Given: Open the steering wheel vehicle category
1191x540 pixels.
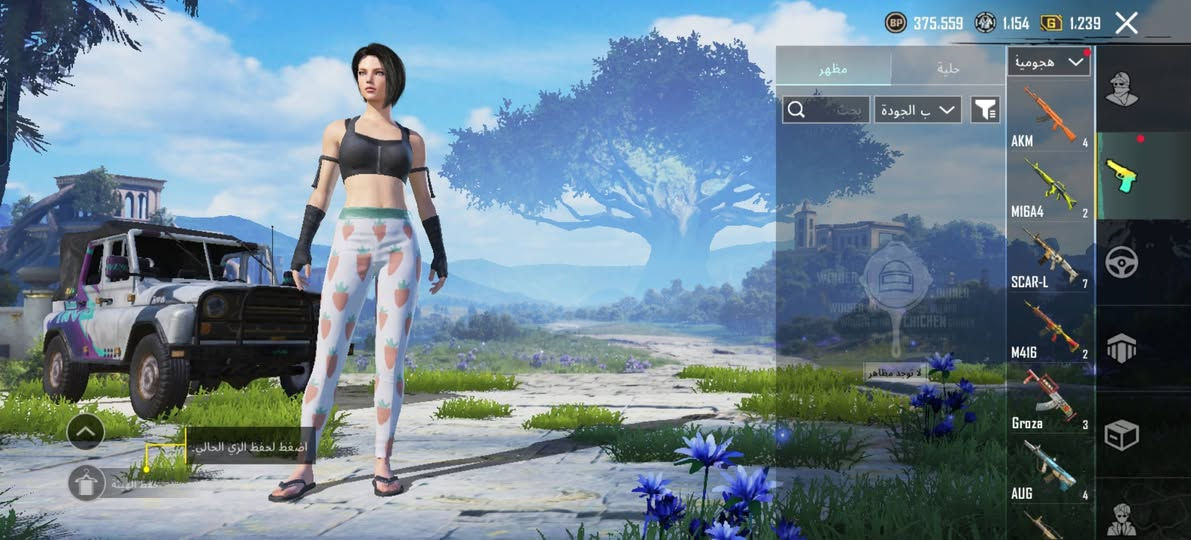Looking at the screenshot, I should click(1121, 262).
